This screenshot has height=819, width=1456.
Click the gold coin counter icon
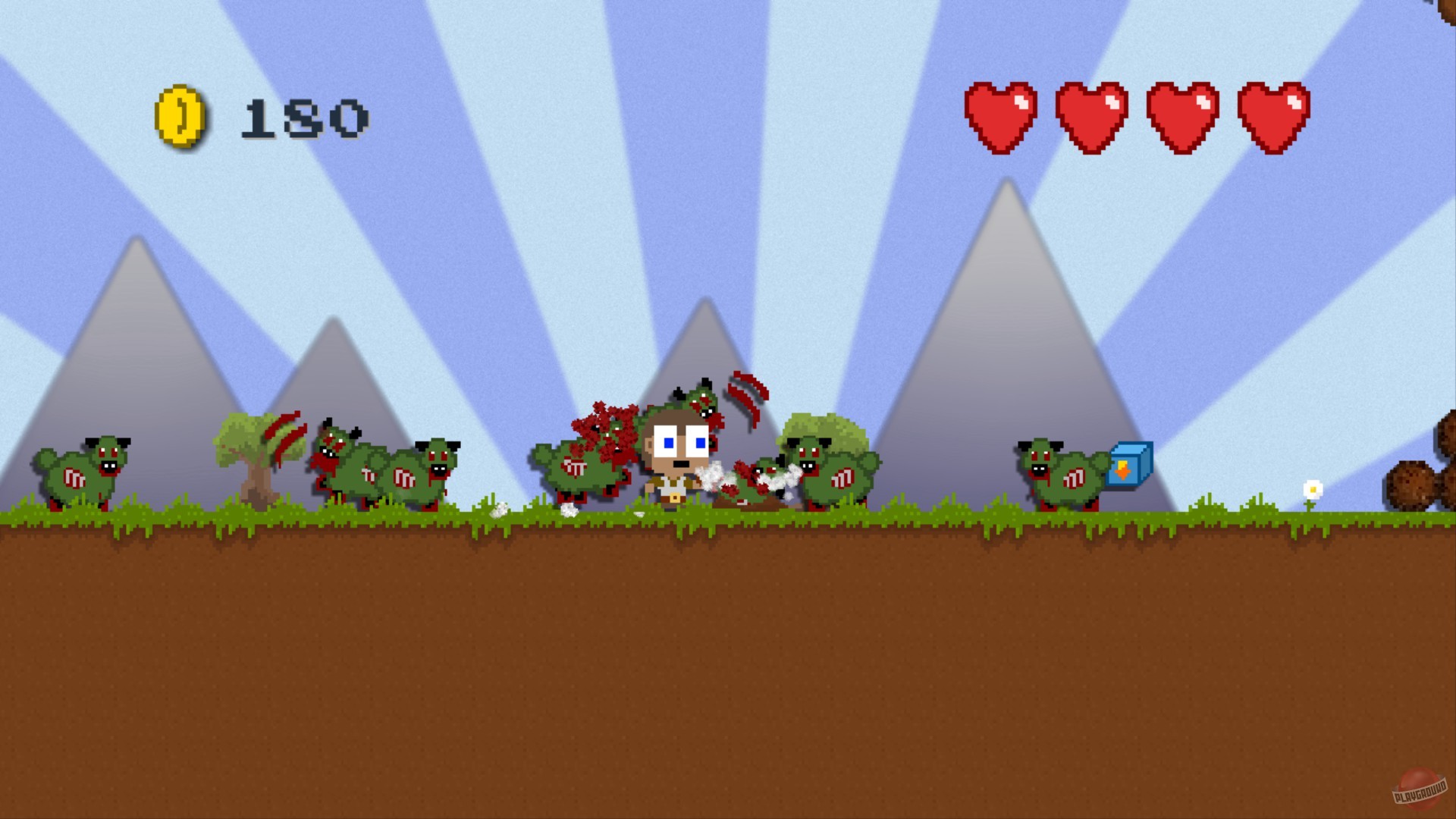tap(180, 118)
